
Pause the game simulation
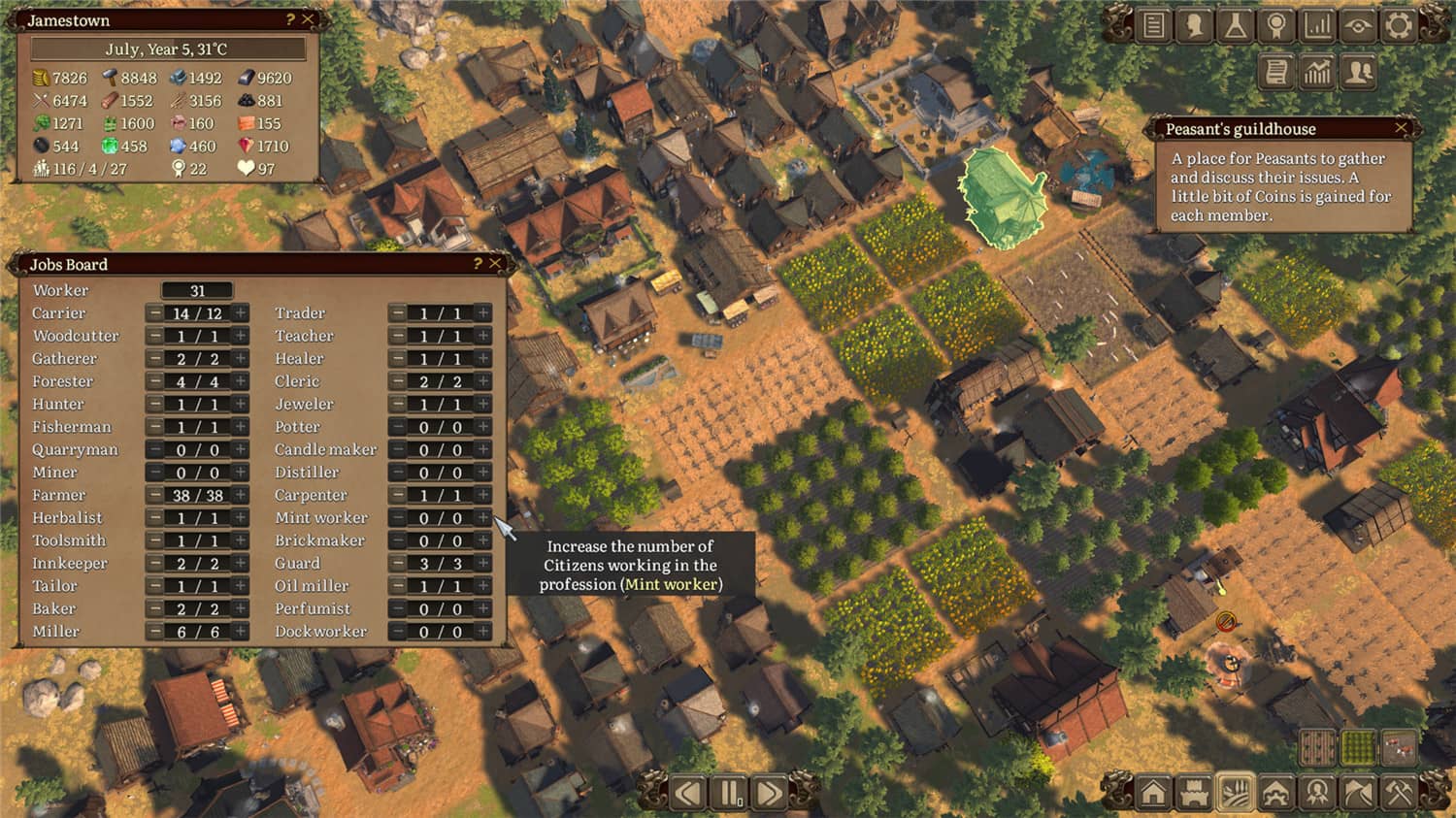[x=730, y=793]
